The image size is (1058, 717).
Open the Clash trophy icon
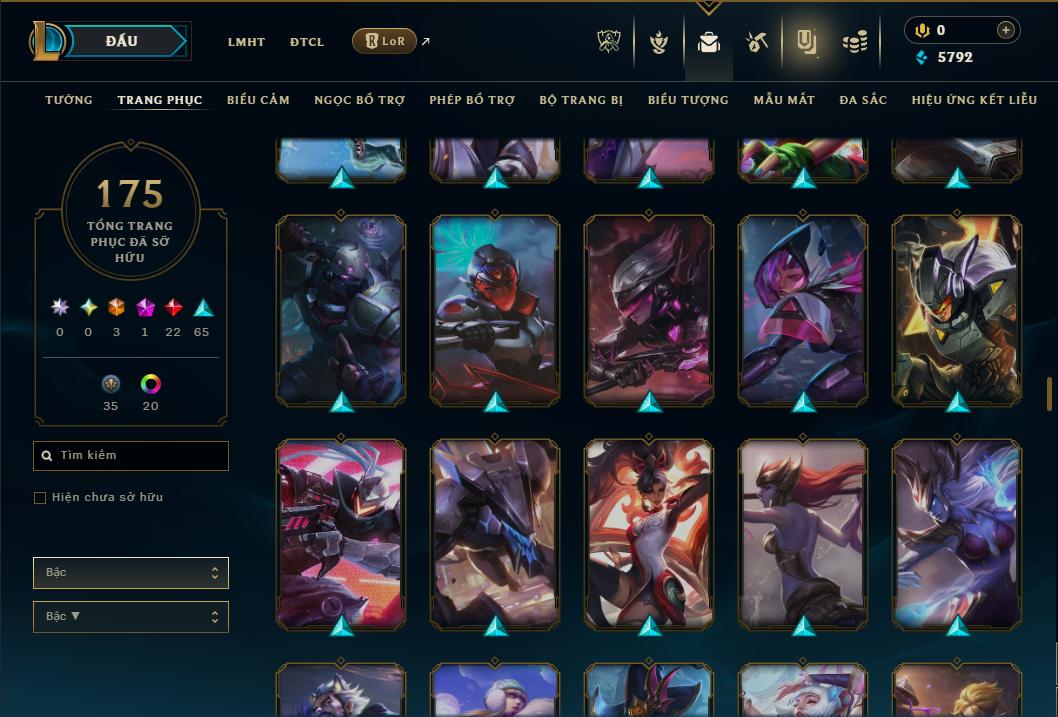point(609,42)
